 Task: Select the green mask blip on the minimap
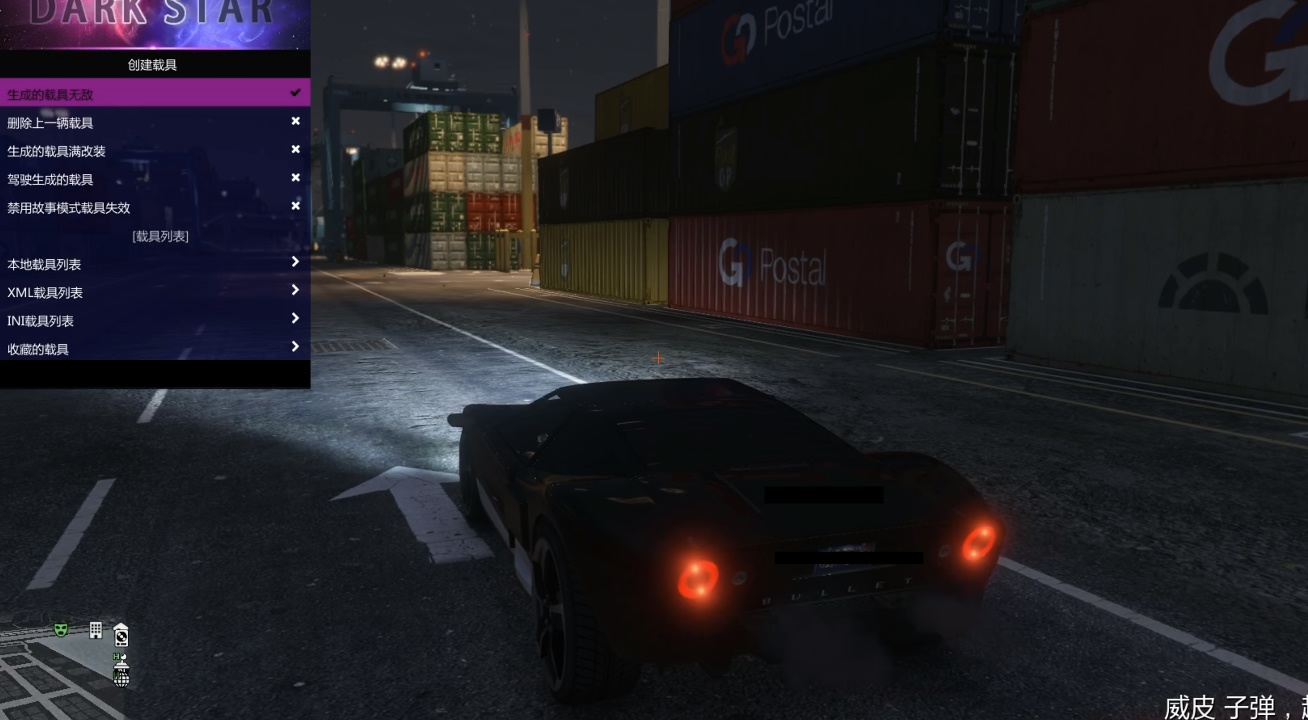(61, 630)
